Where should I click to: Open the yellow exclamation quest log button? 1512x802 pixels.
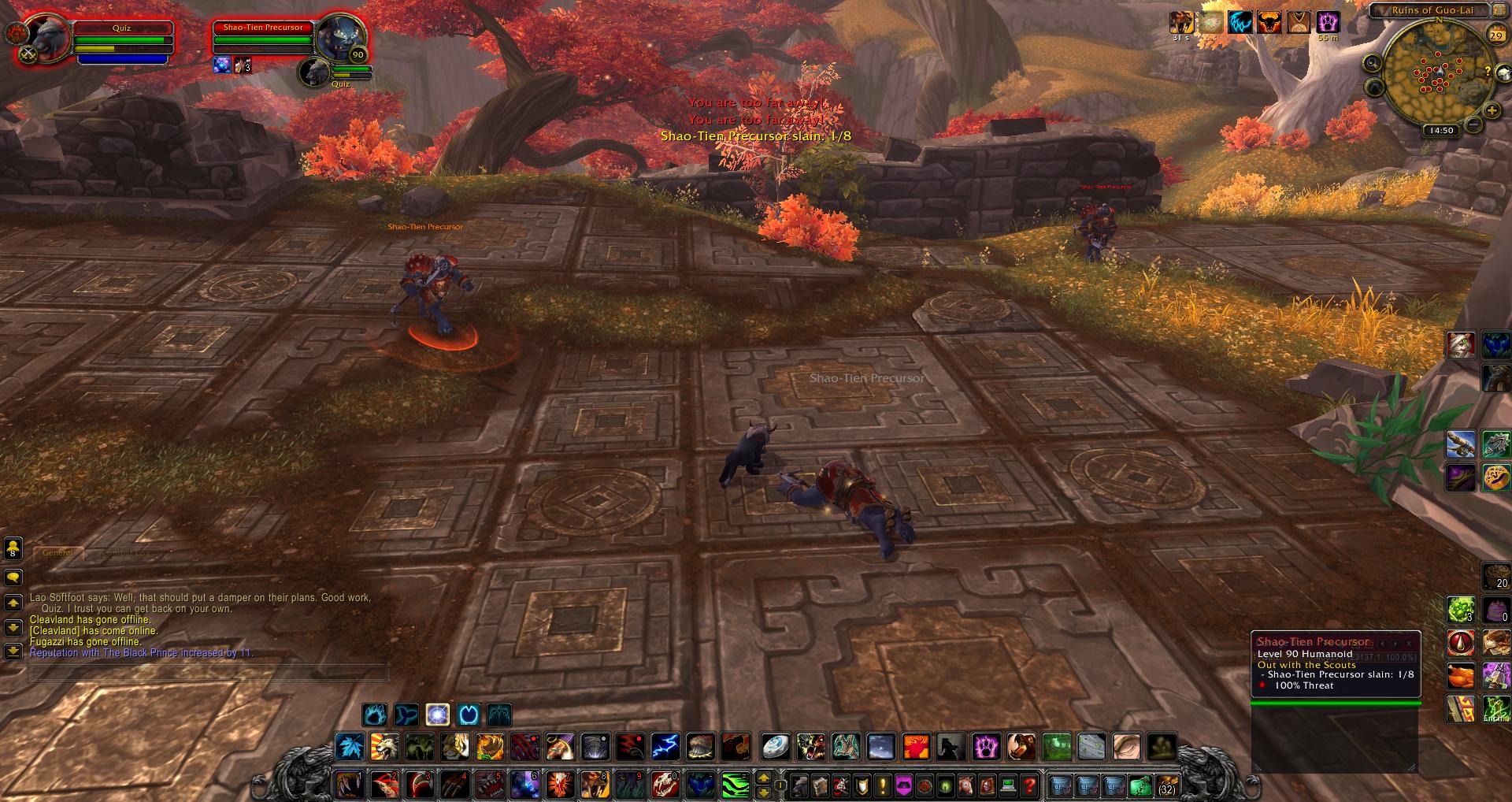883,785
